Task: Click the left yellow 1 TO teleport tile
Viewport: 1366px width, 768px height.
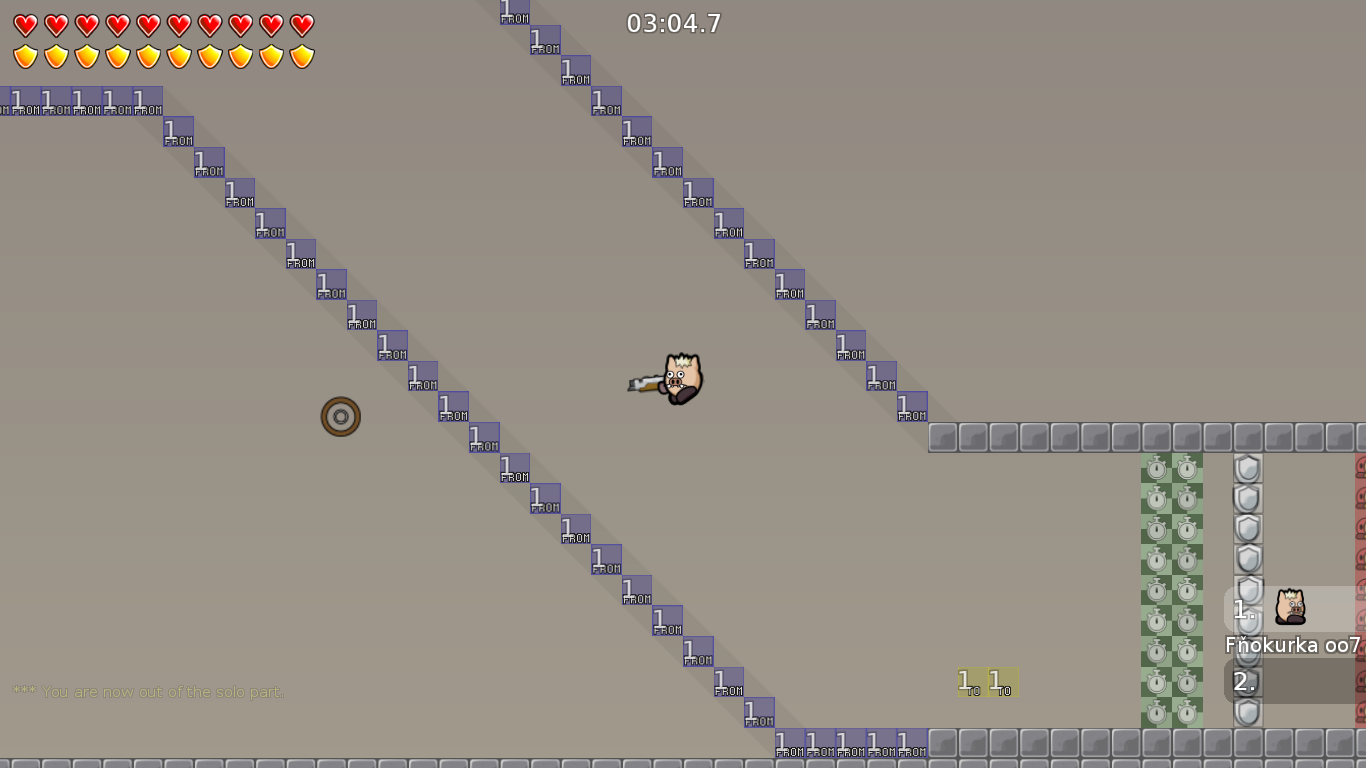Action: pyautogui.click(x=966, y=684)
